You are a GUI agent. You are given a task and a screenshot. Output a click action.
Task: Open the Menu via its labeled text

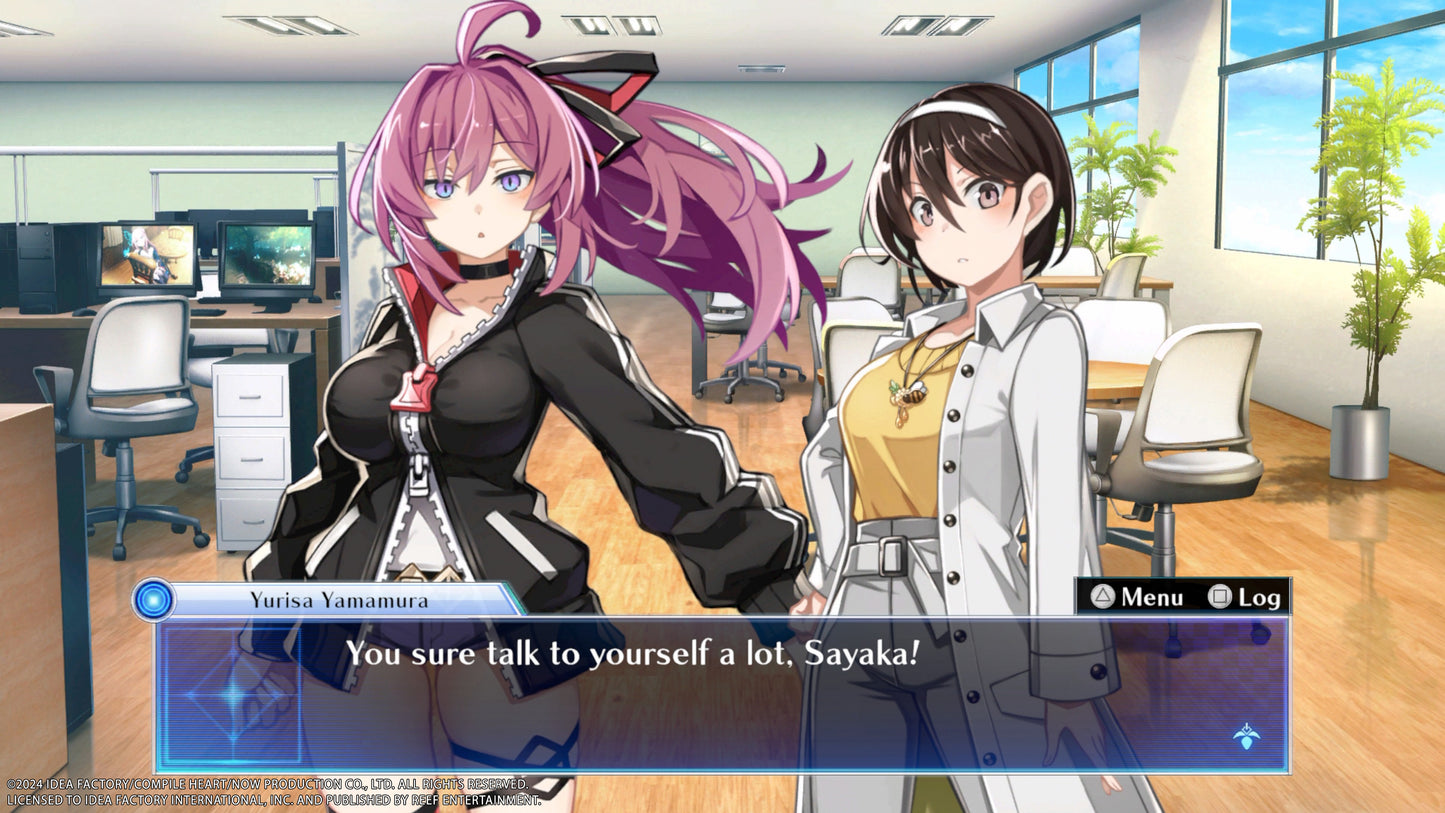(1151, 596)
